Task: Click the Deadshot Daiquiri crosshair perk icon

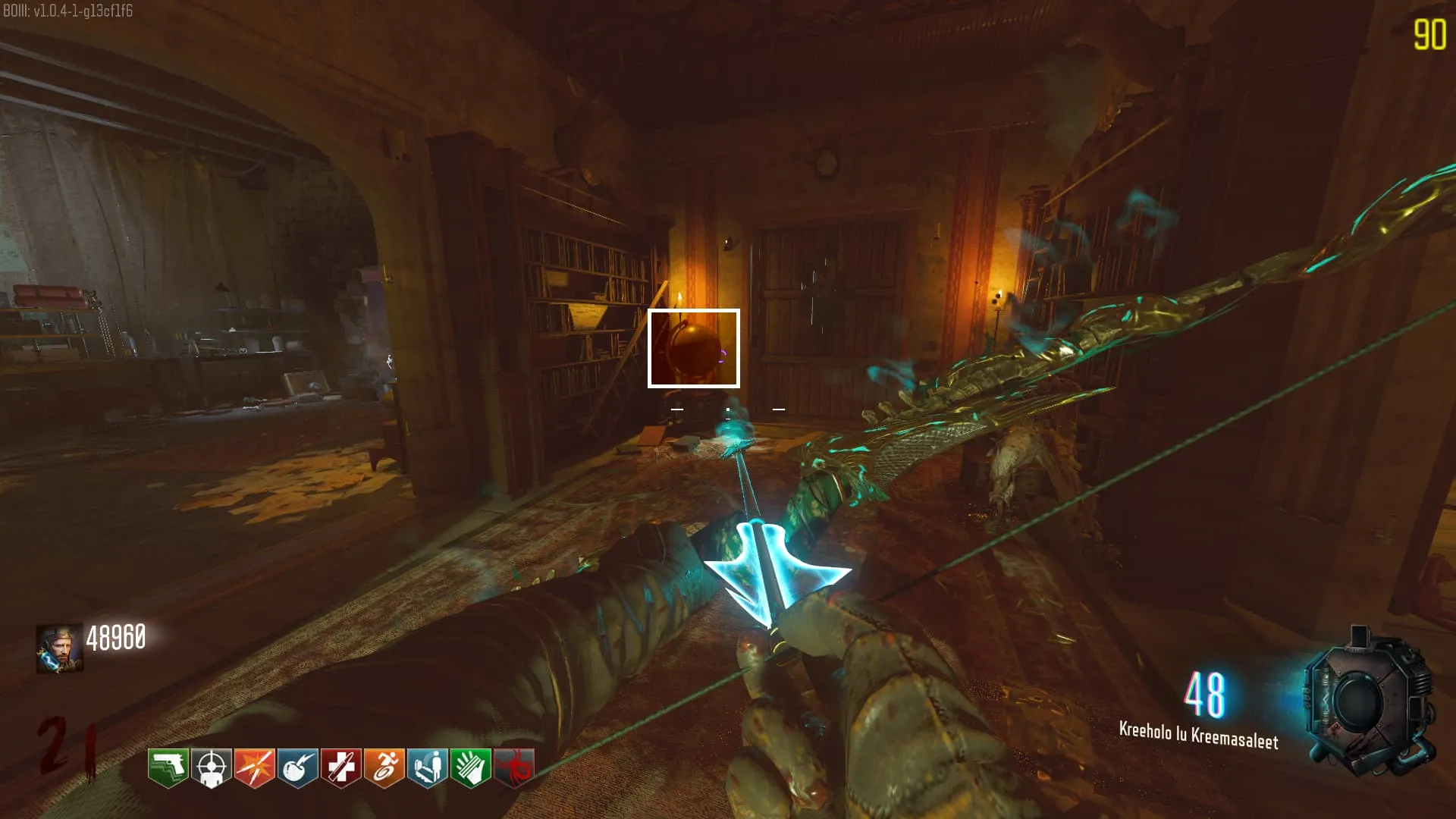Action: [x=211, y=767]
